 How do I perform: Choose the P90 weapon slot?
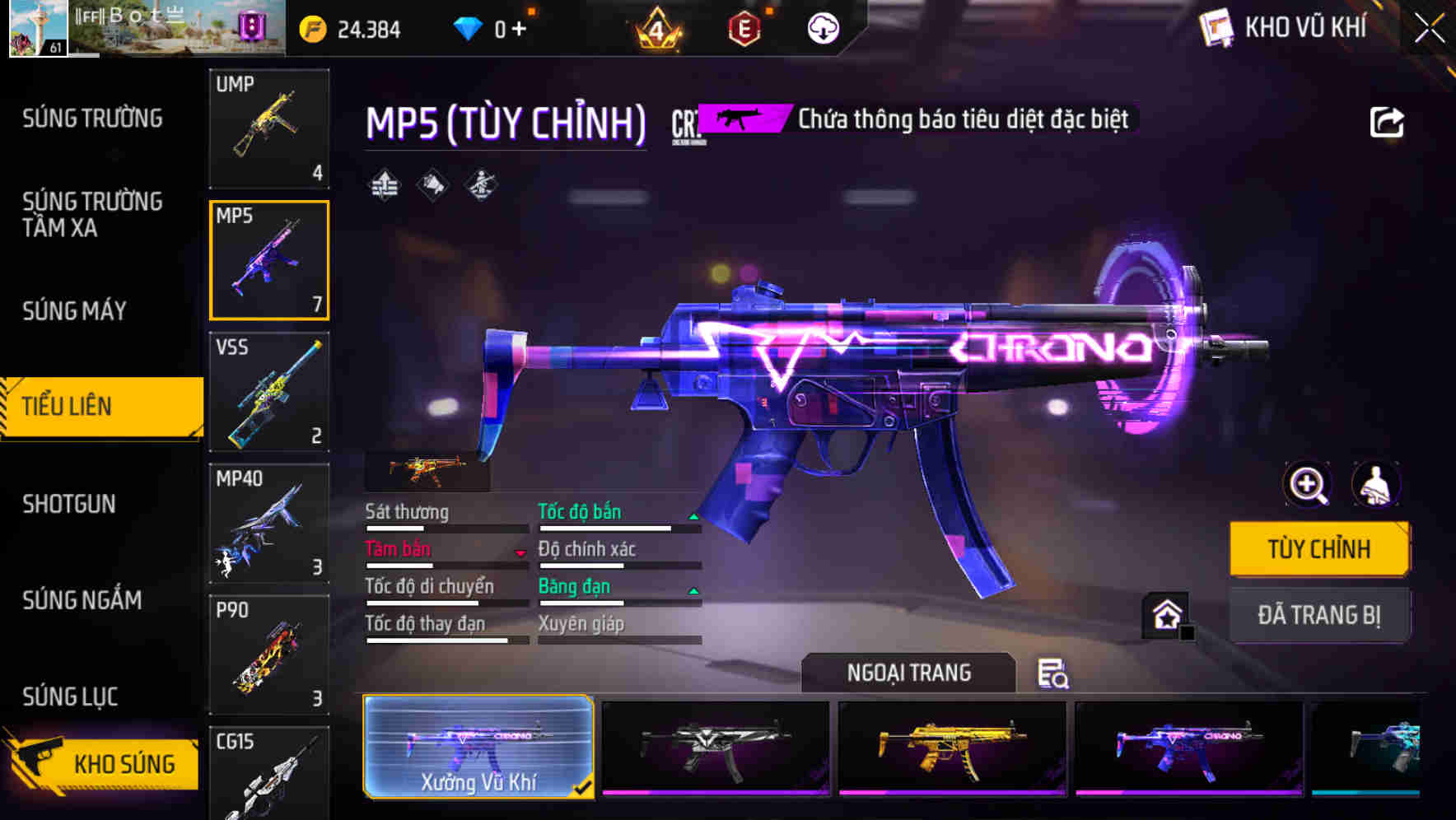[x=269, y=655]
